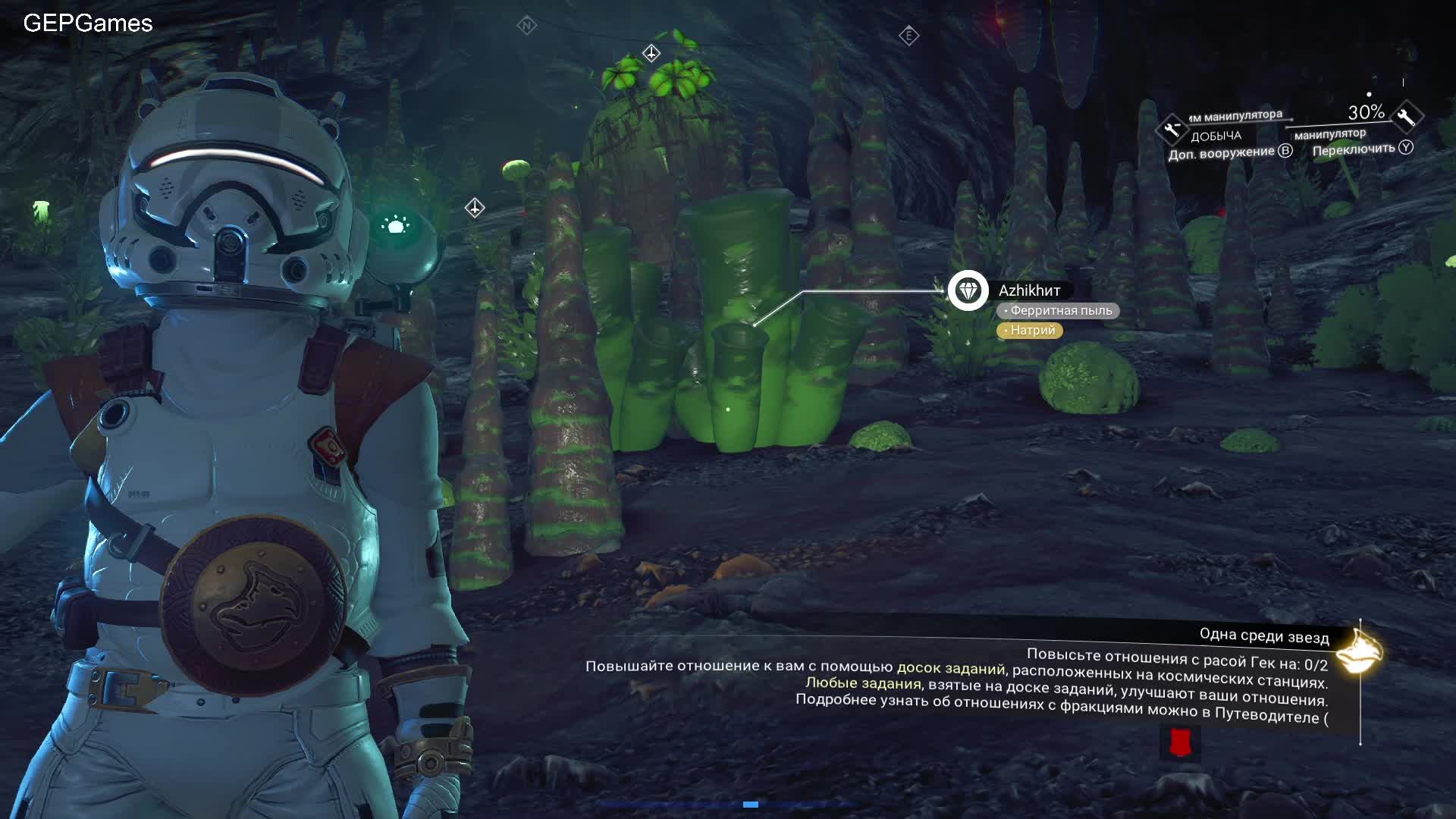Select the E compass direction marker
This screenshot has width=1456, height=819.
tap(908, 36)
